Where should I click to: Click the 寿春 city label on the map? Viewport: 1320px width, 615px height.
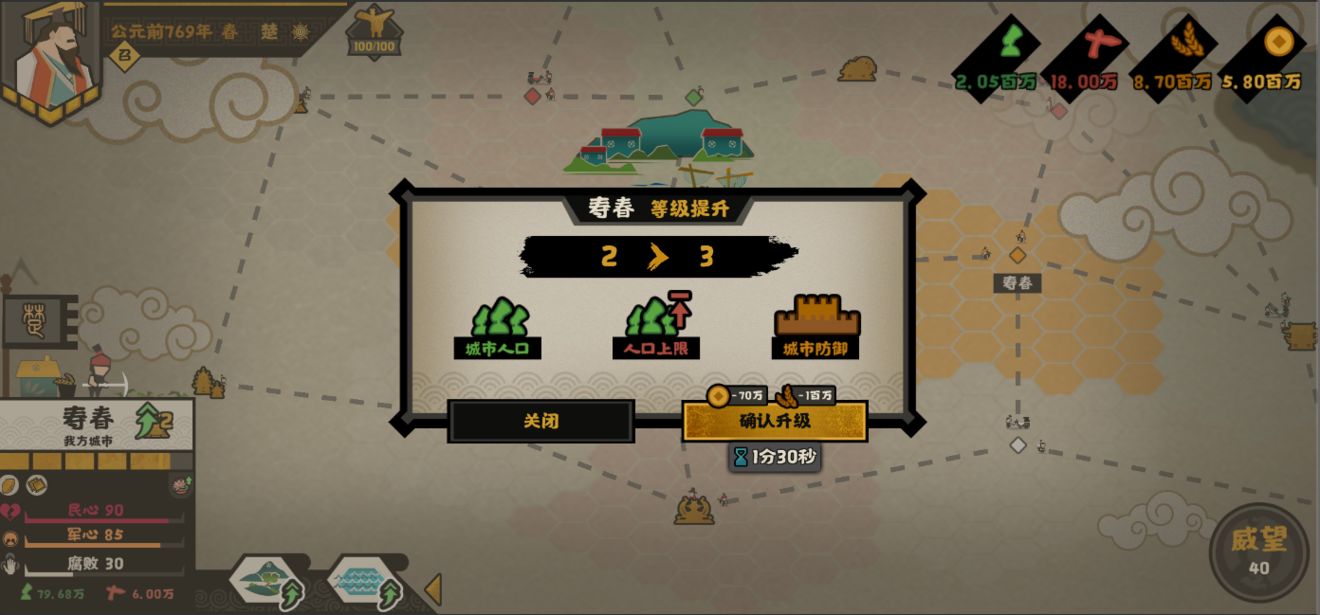(1017, 283)
